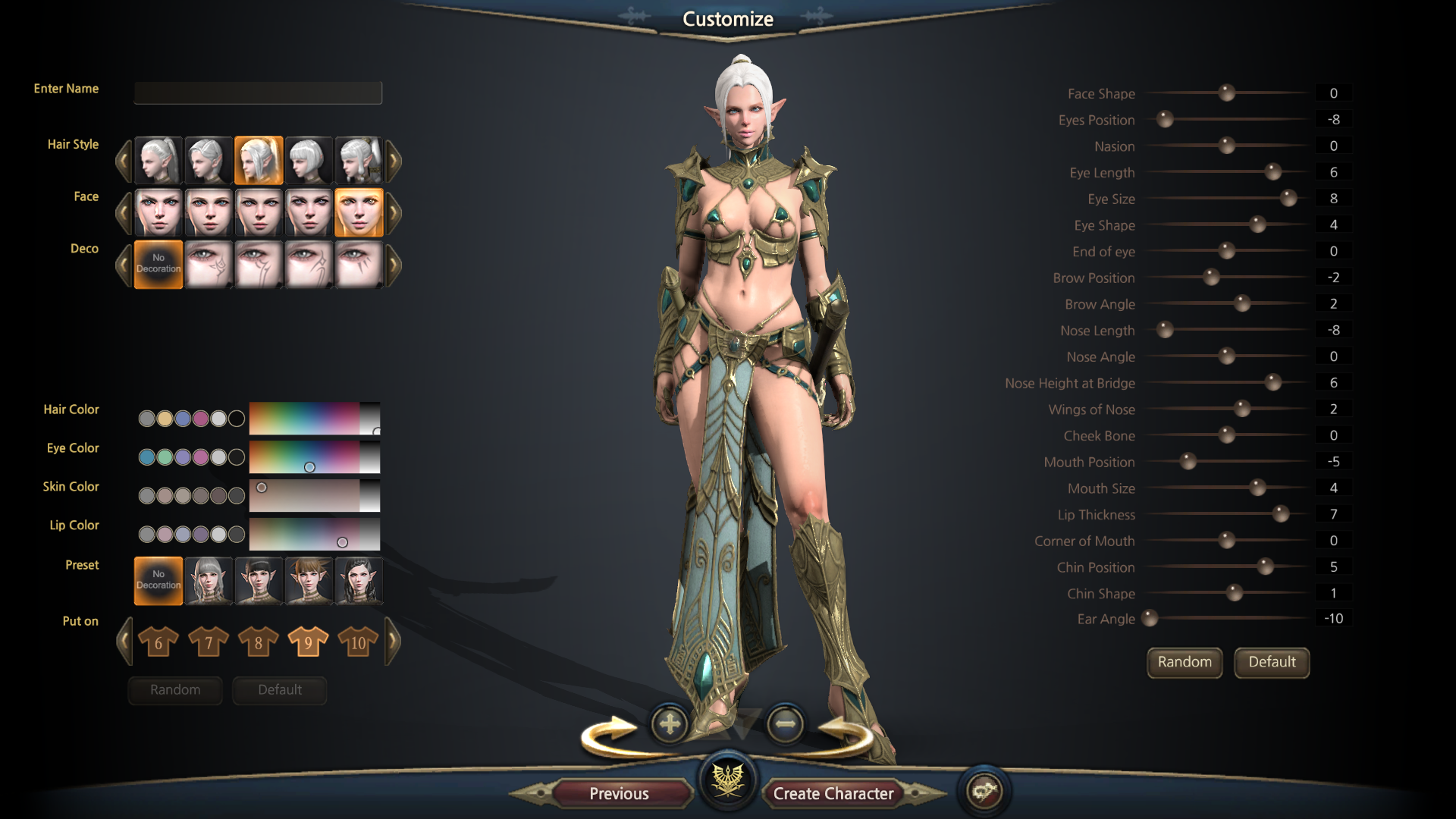The height and width of the screenshot is (819, 1456).
Task: Click the Ear Angle slider handle
Action: click(x=1150, y=619)
